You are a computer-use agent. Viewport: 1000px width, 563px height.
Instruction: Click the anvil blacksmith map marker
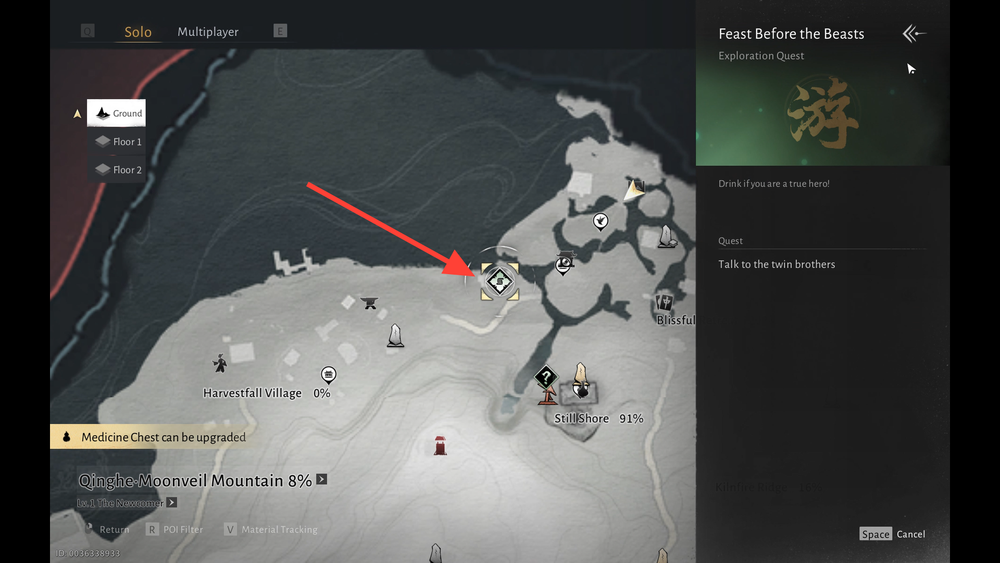[x=369, y=302]
